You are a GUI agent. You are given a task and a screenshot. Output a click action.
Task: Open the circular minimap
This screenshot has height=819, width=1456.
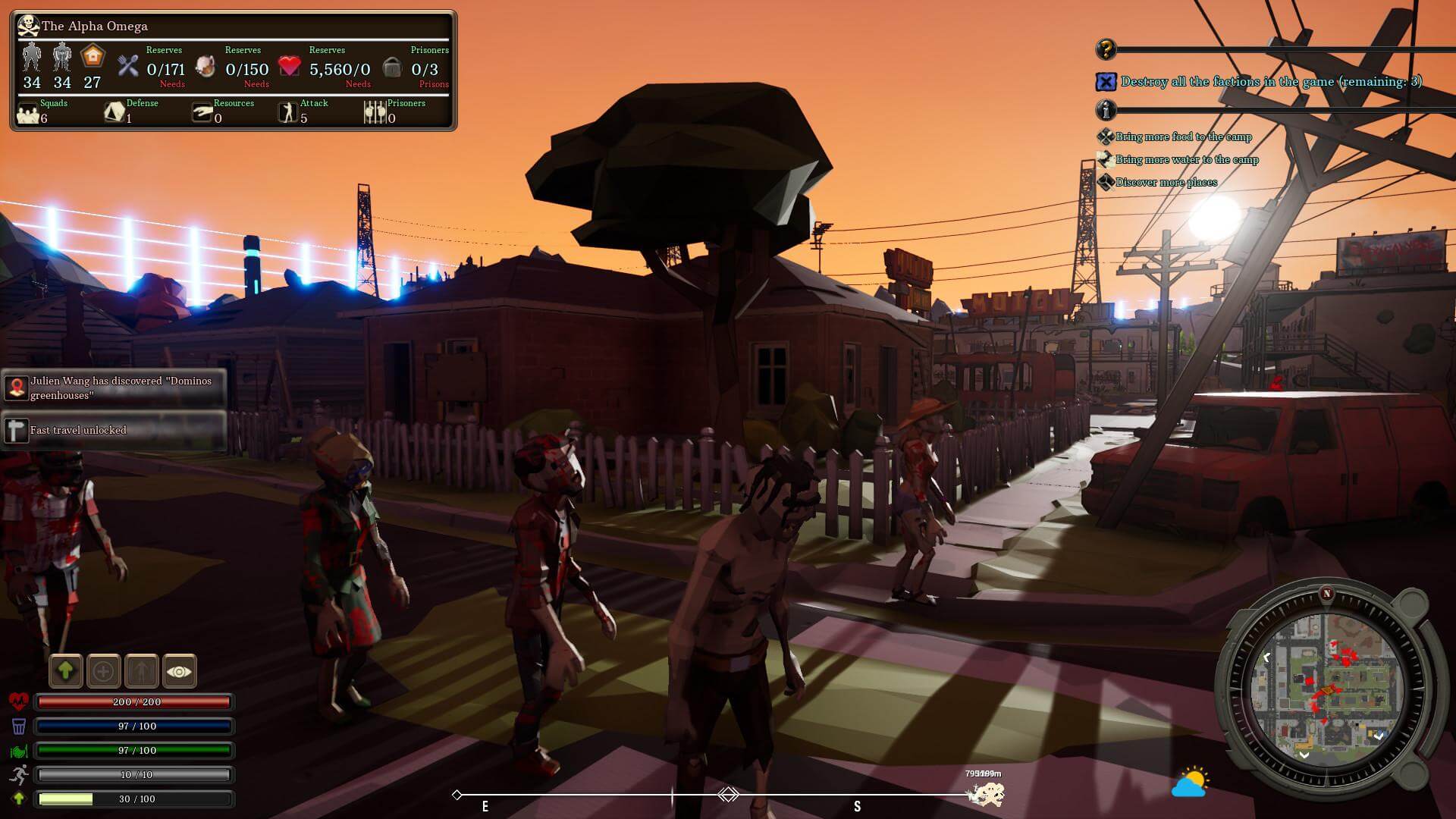coord(1326,686)
